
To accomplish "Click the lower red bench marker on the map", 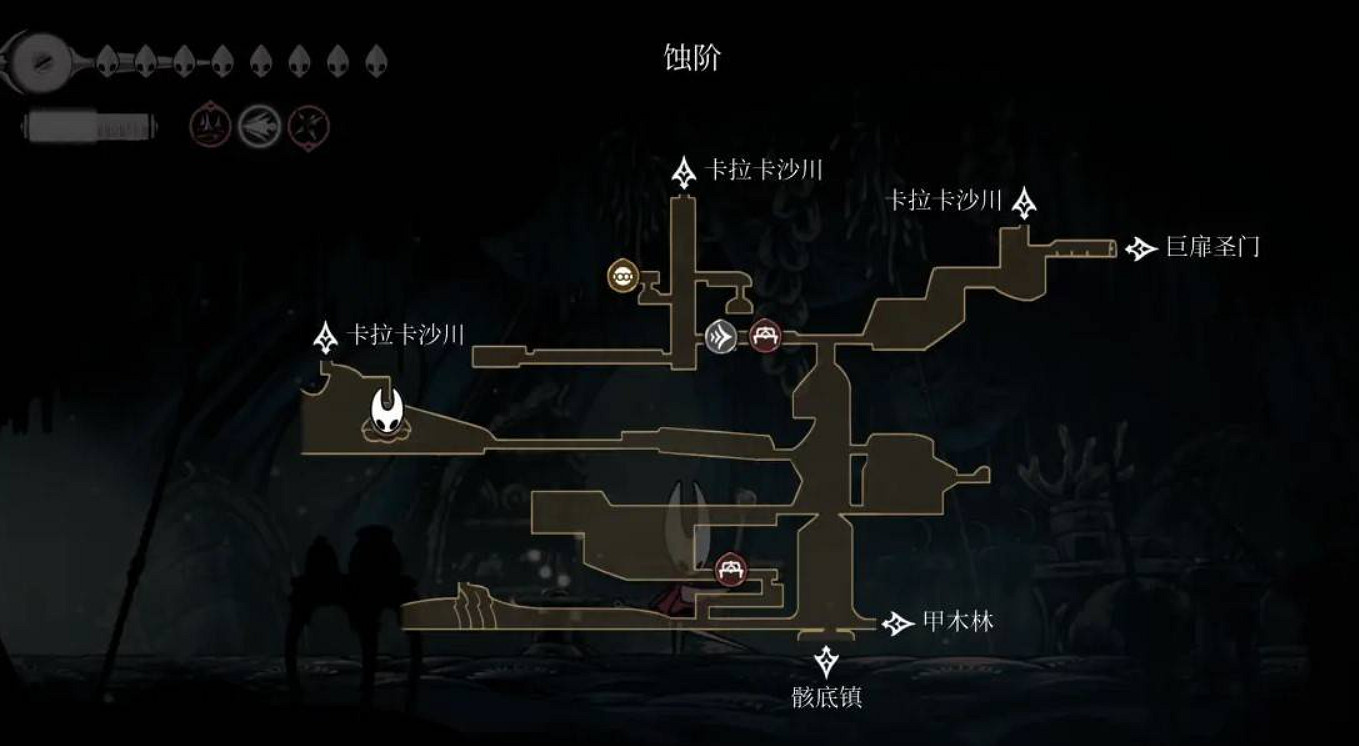I will [x=729, y=567].
